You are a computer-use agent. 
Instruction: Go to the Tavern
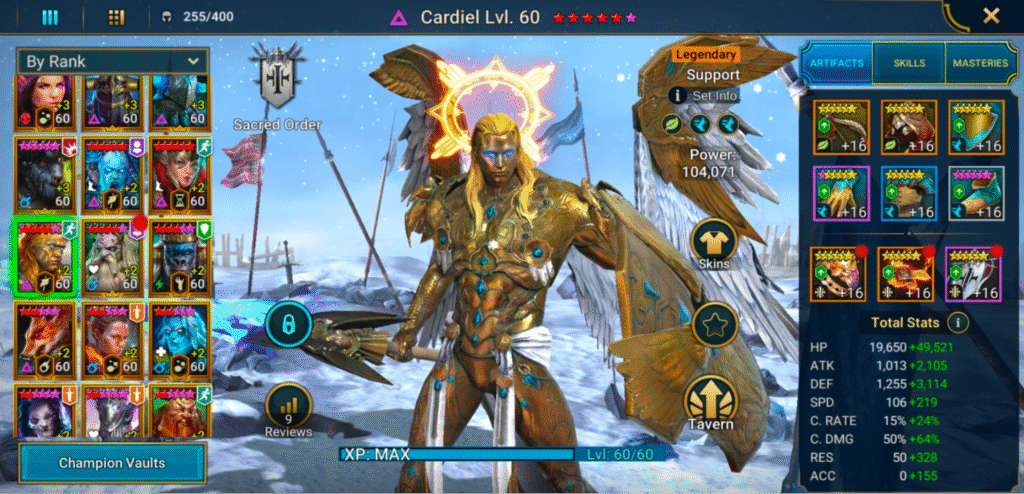(x=713, y=403)
